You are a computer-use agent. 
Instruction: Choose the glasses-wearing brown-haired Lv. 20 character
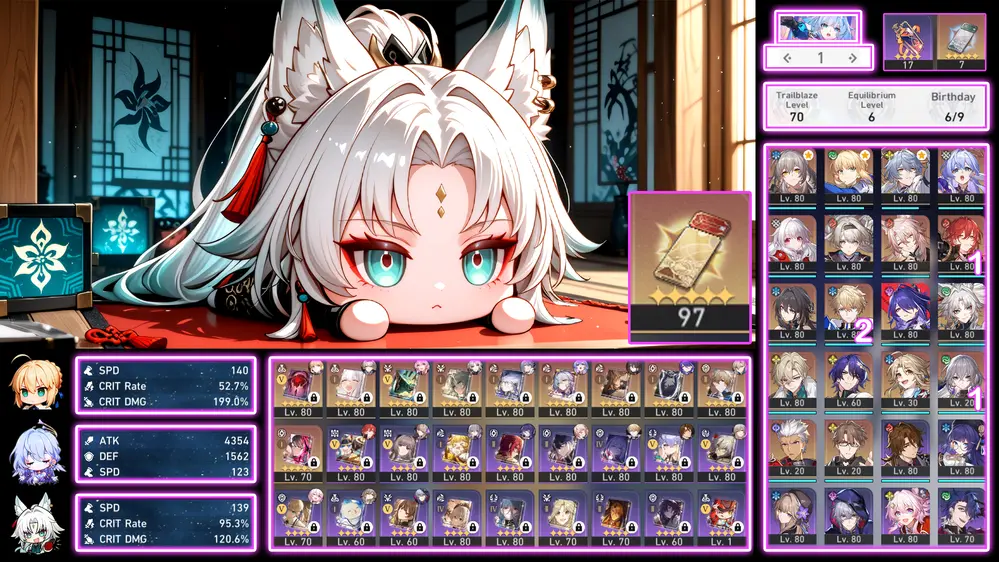(x=849, y=448)
